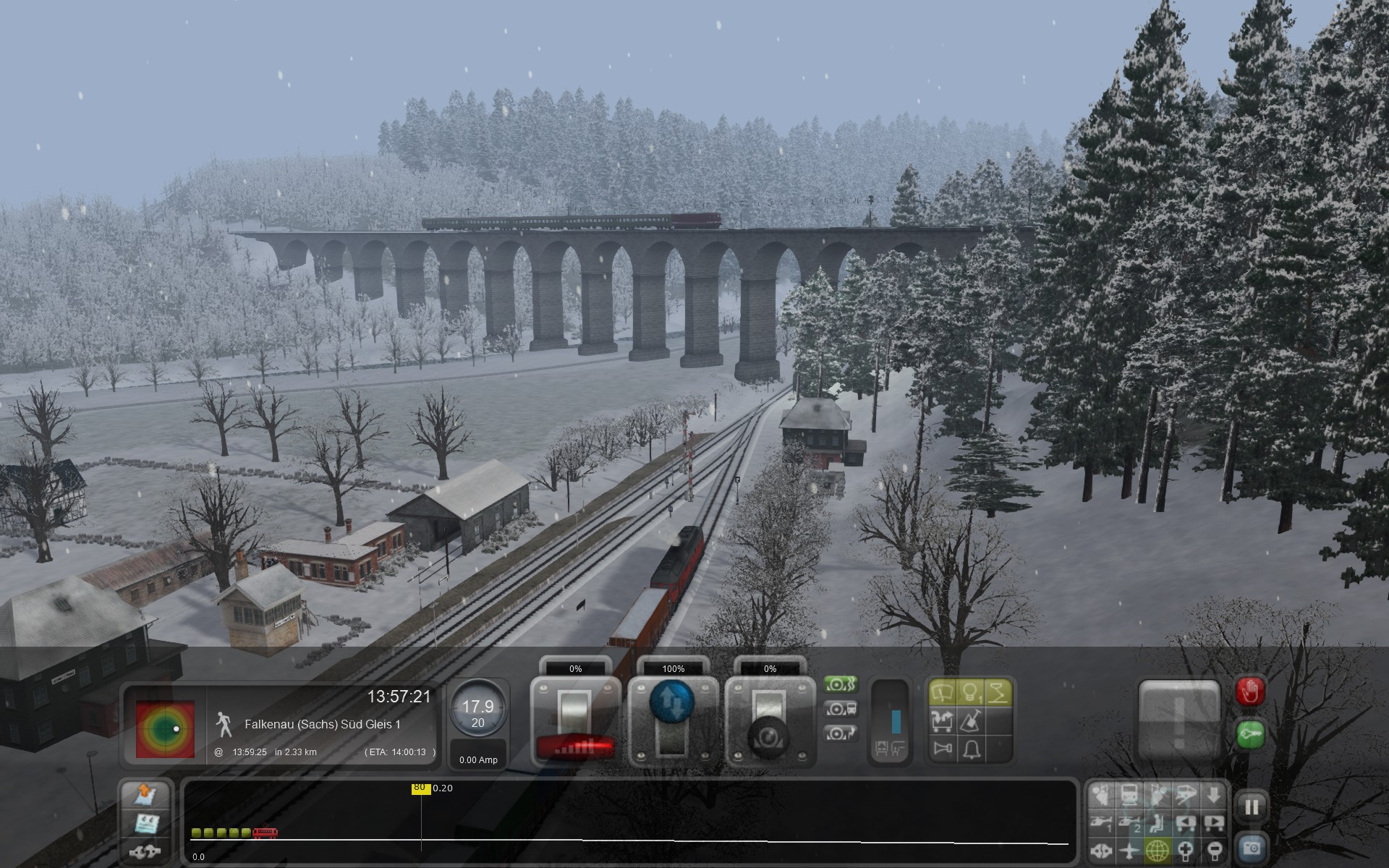This screenshot has height=868, width=1389.
Task: Hit the red emergency brake hand button
Action: click(1250, 693)
